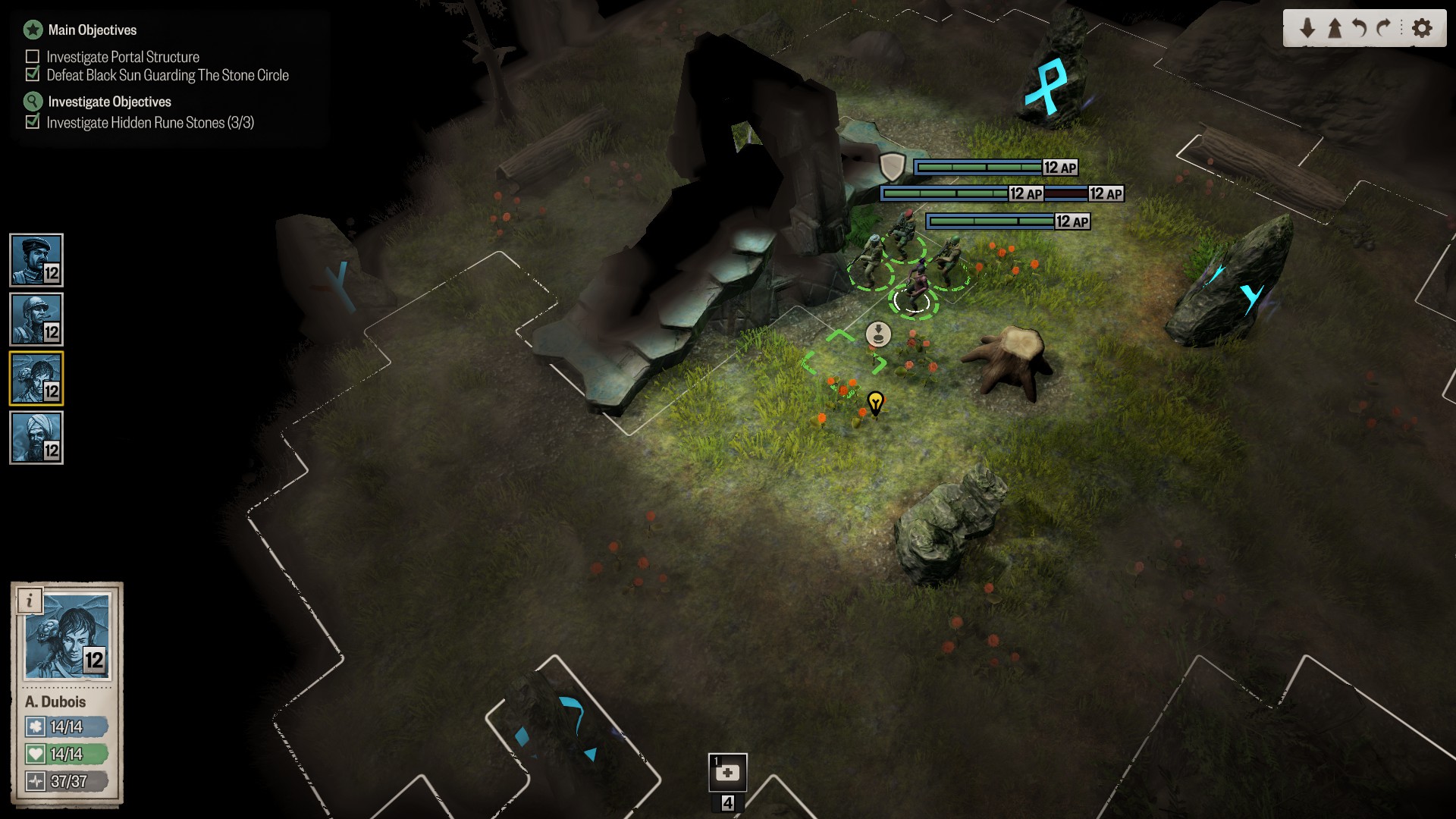Click the yellow lightbulb investigate marker
The image size is (1456, 819).
pos(875,402)
